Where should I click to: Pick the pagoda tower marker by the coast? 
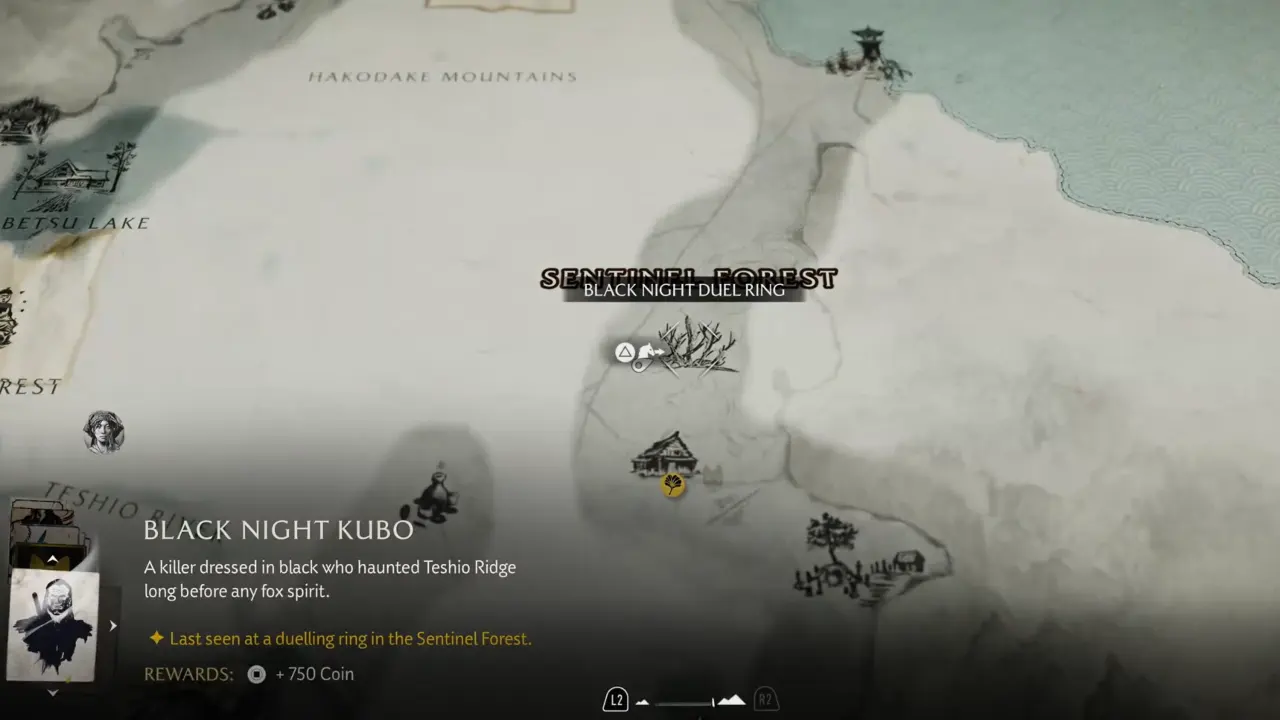[866, 53]
